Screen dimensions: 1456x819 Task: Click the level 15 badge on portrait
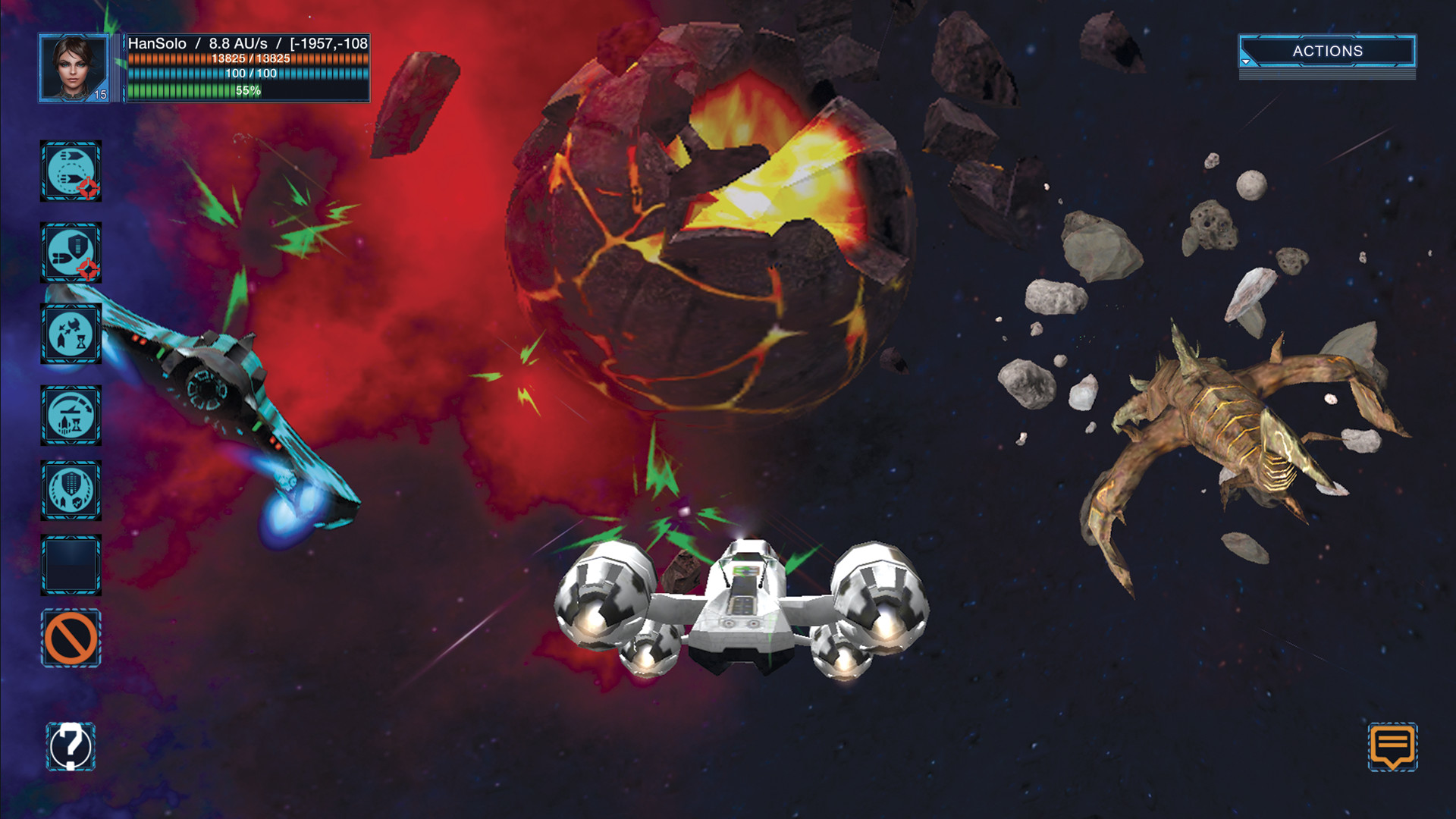(99, 95)
